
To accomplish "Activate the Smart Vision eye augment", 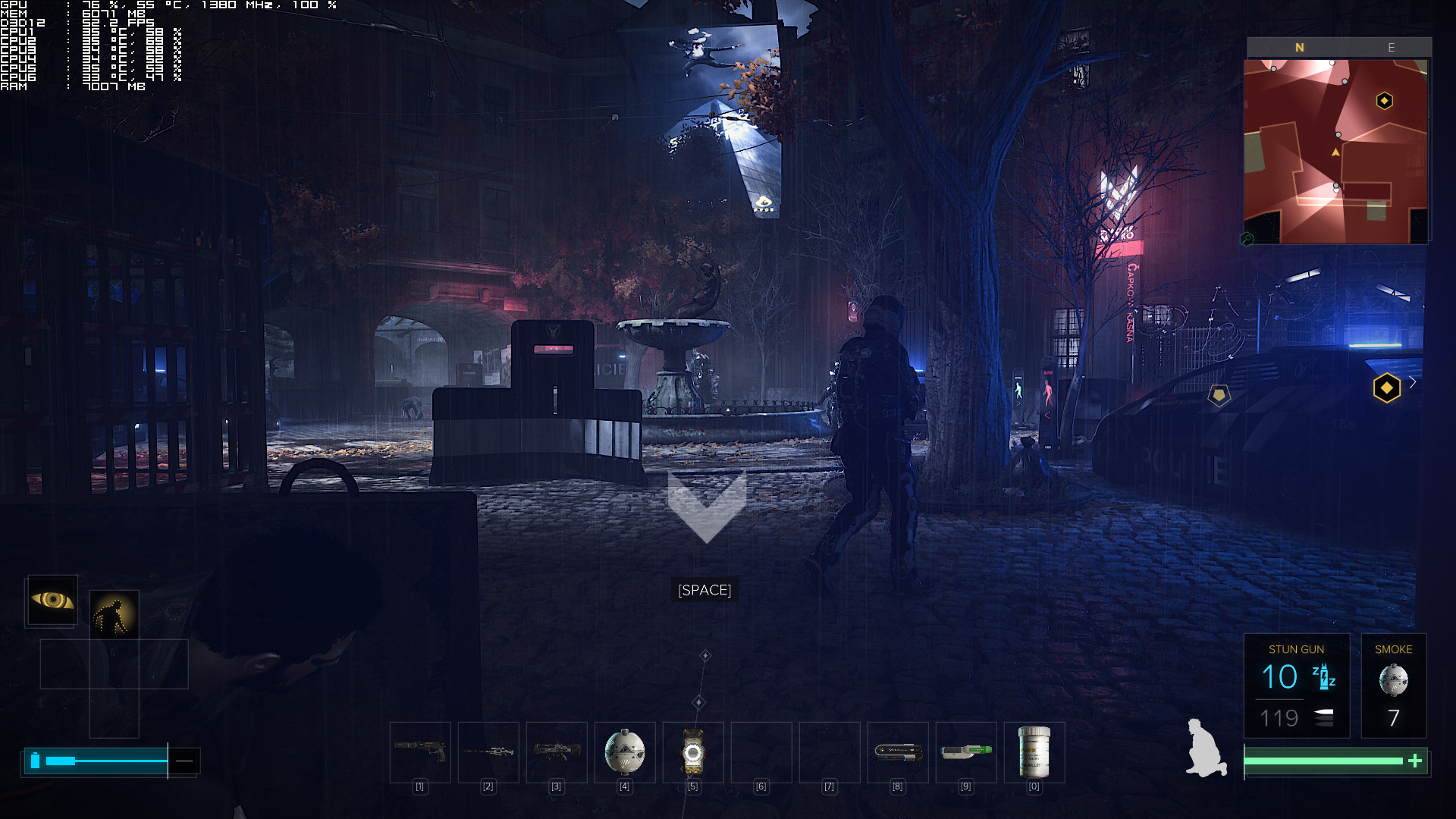I will coord(52,601).
